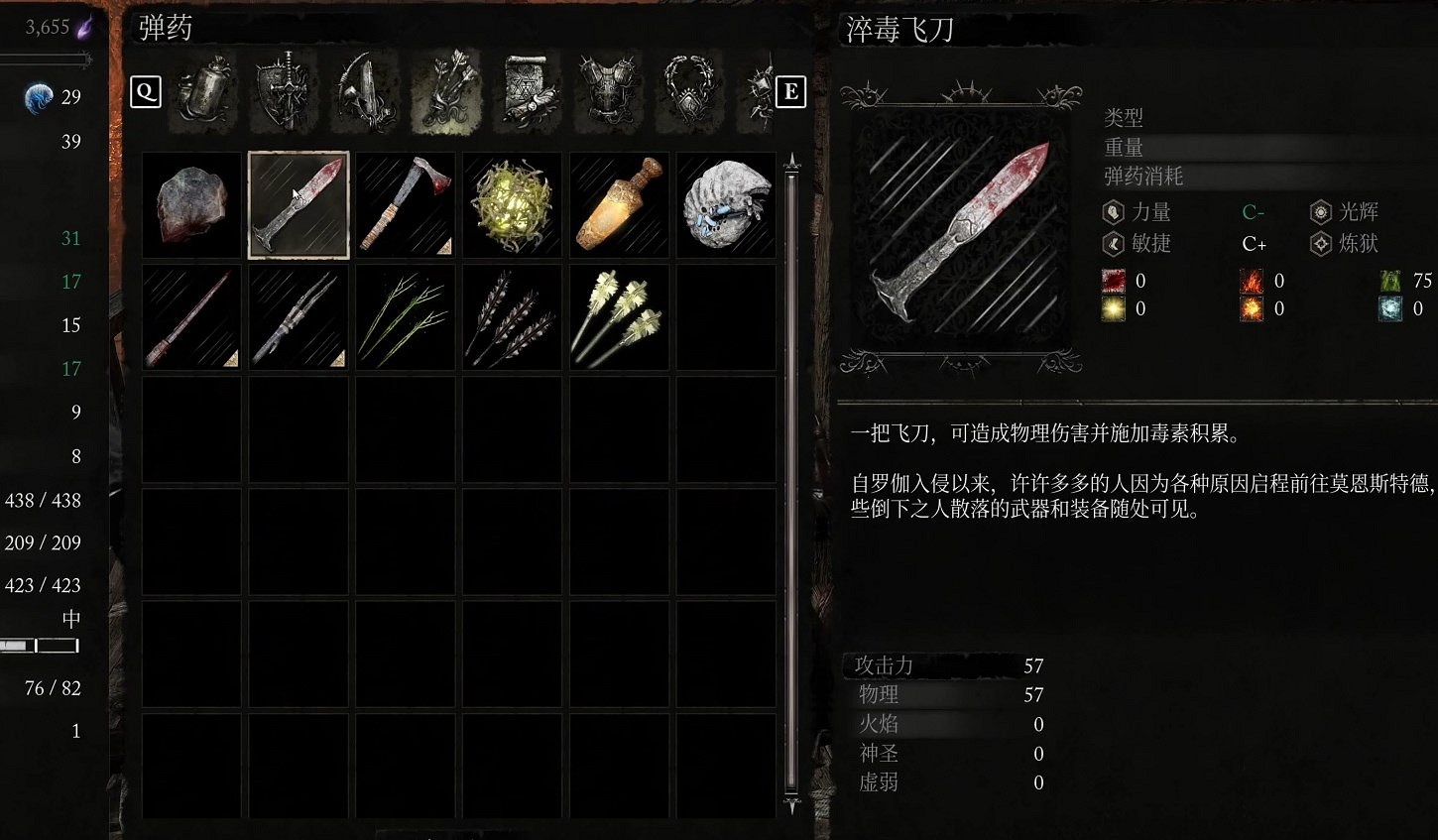
Task: Select the white skull bomb item
Action: tap(725, 204)
